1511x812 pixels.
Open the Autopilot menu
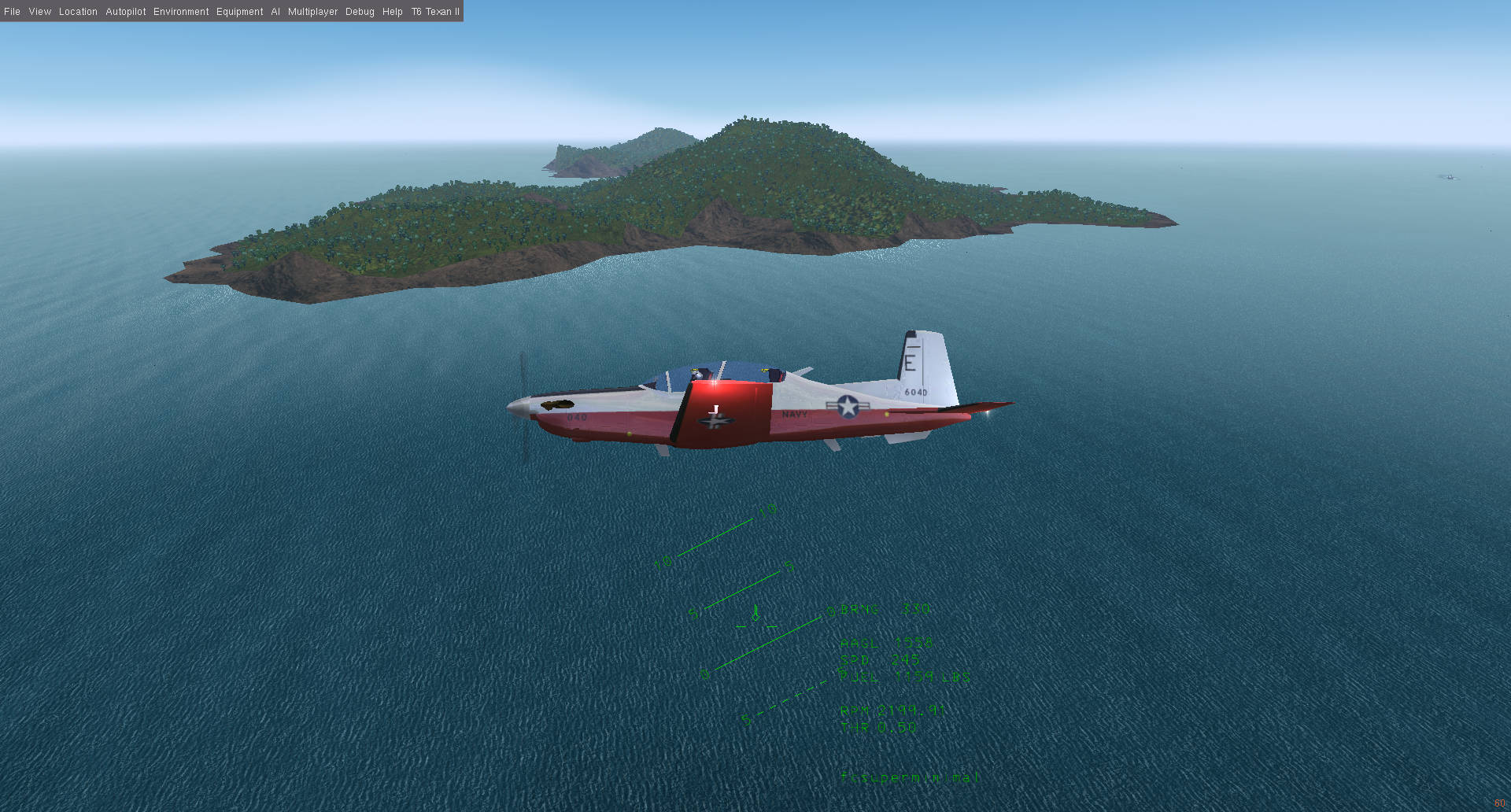pyautogui.click(x=126, y=11)
